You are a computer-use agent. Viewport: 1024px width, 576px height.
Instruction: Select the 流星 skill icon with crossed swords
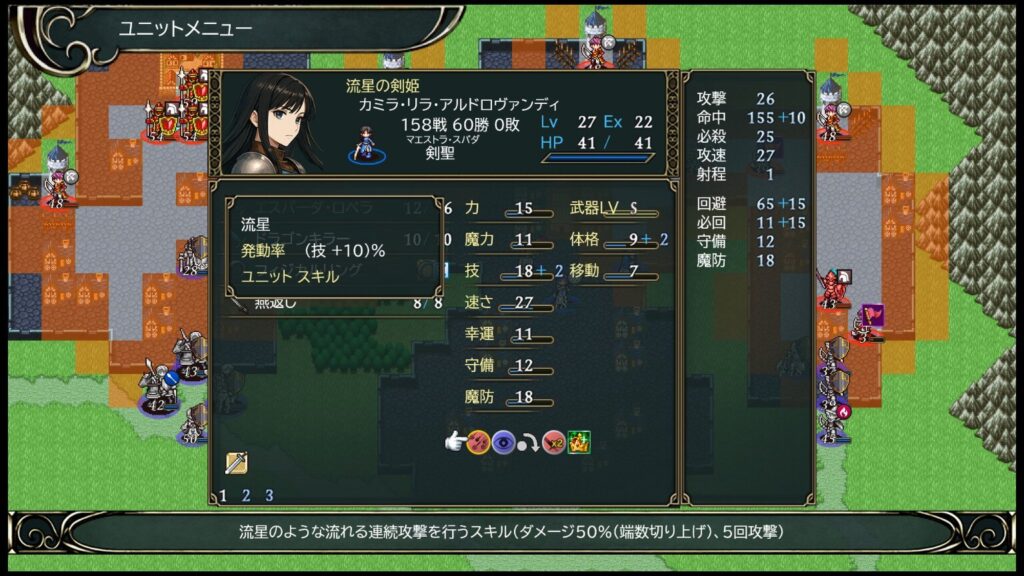click(x=479, y=441)
